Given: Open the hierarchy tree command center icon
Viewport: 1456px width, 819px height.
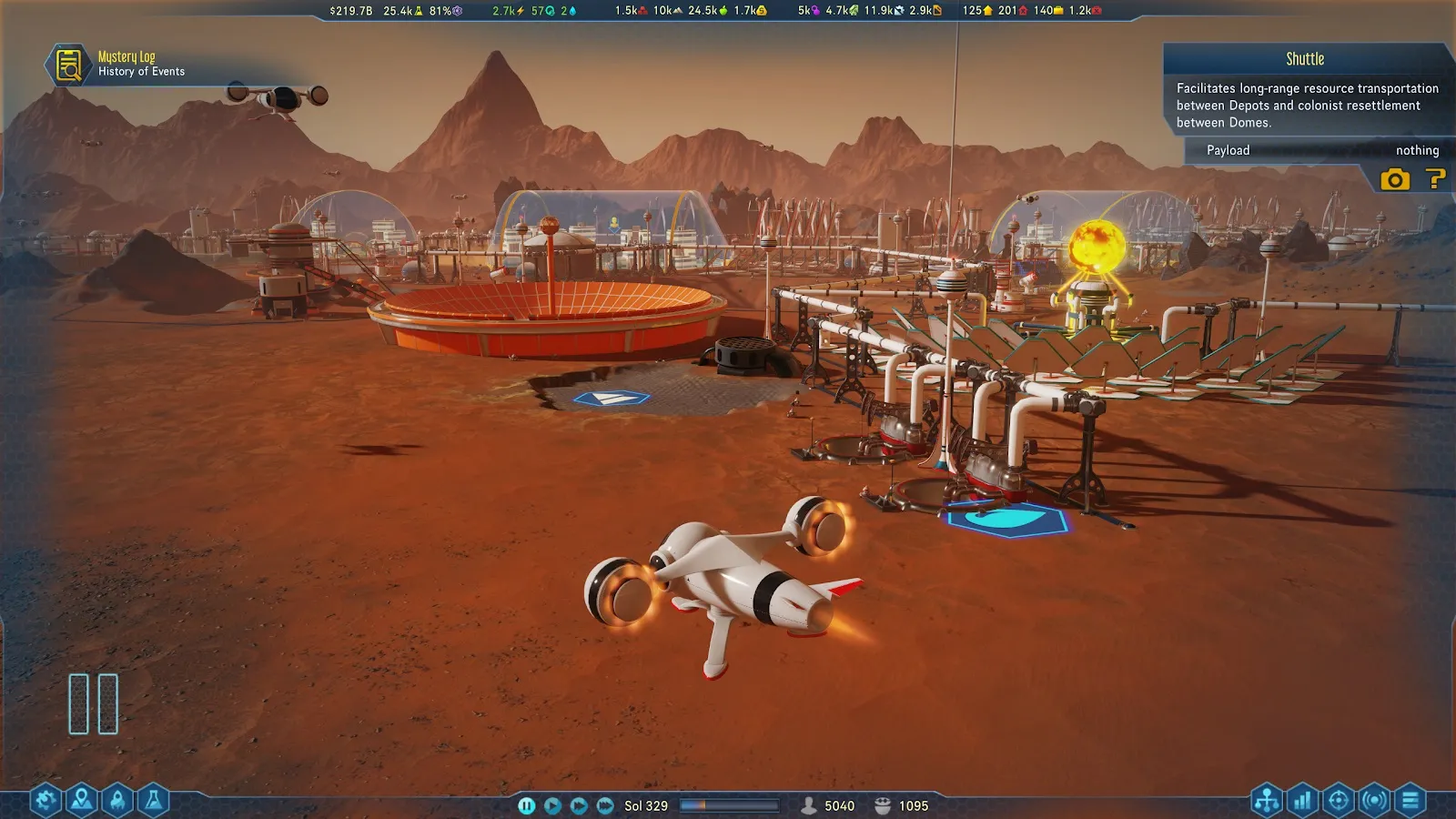Looking at the screenshot, I should [1267, 801].
